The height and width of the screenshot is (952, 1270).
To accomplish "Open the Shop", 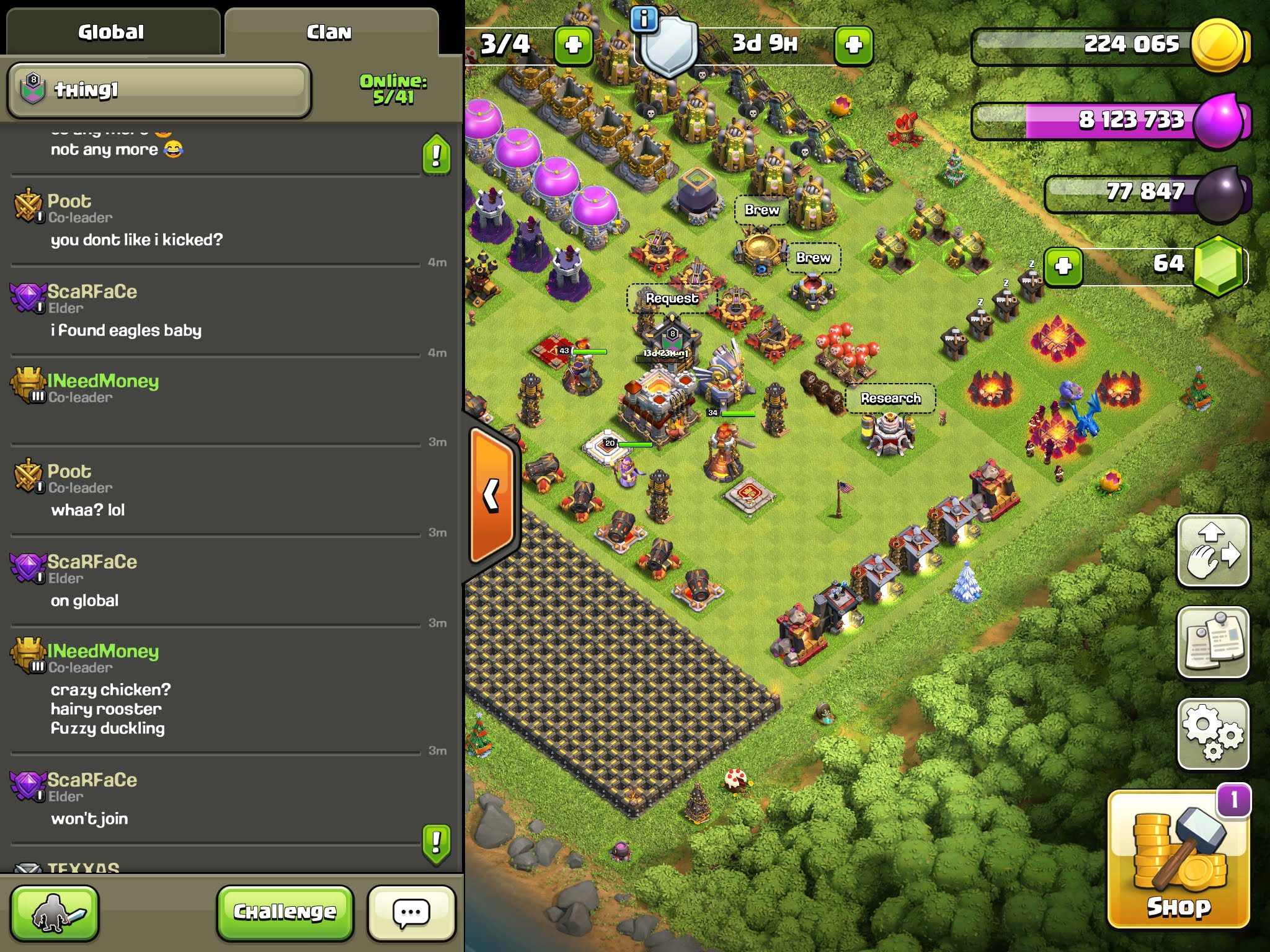I will [x=1178, y=860].
